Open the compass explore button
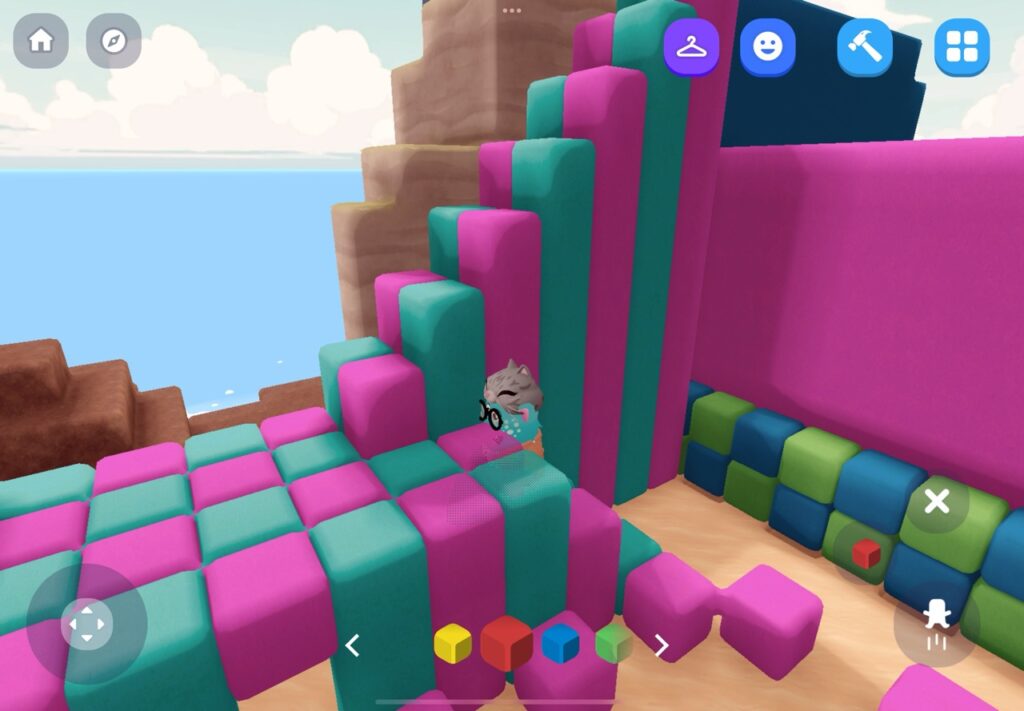 click(x=113, y=41)
